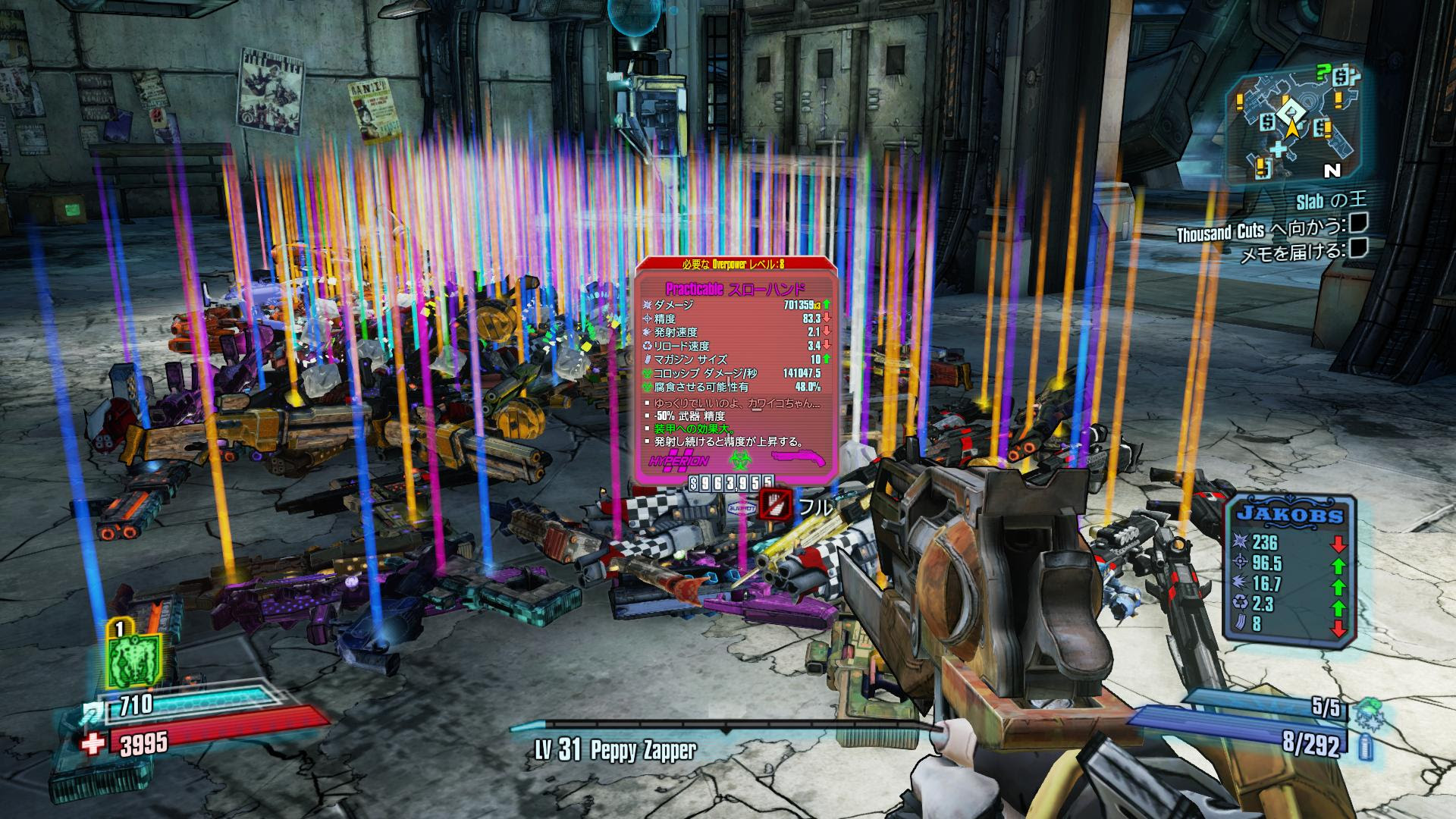The image size is (1456, 819).
Task: Click the dollar vendor marker on the minimap
Action: (1266, 123)
